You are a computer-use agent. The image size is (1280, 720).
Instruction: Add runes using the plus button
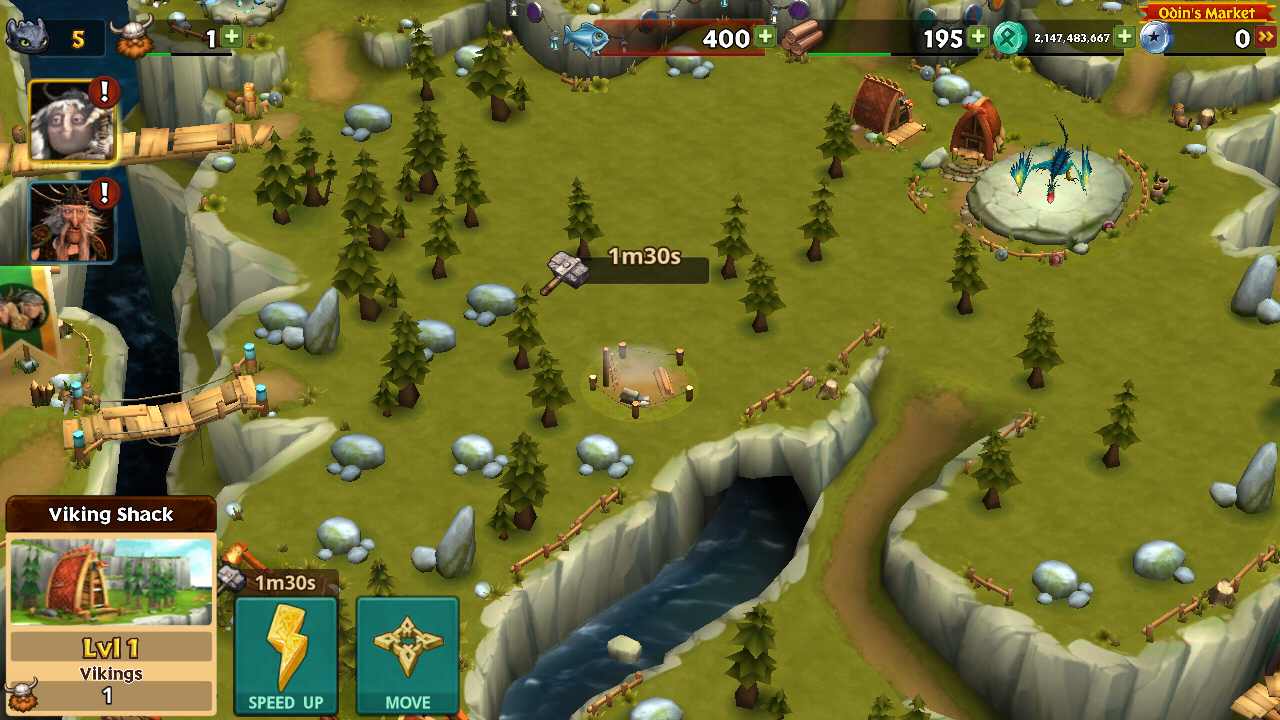tap(1126, 37)
